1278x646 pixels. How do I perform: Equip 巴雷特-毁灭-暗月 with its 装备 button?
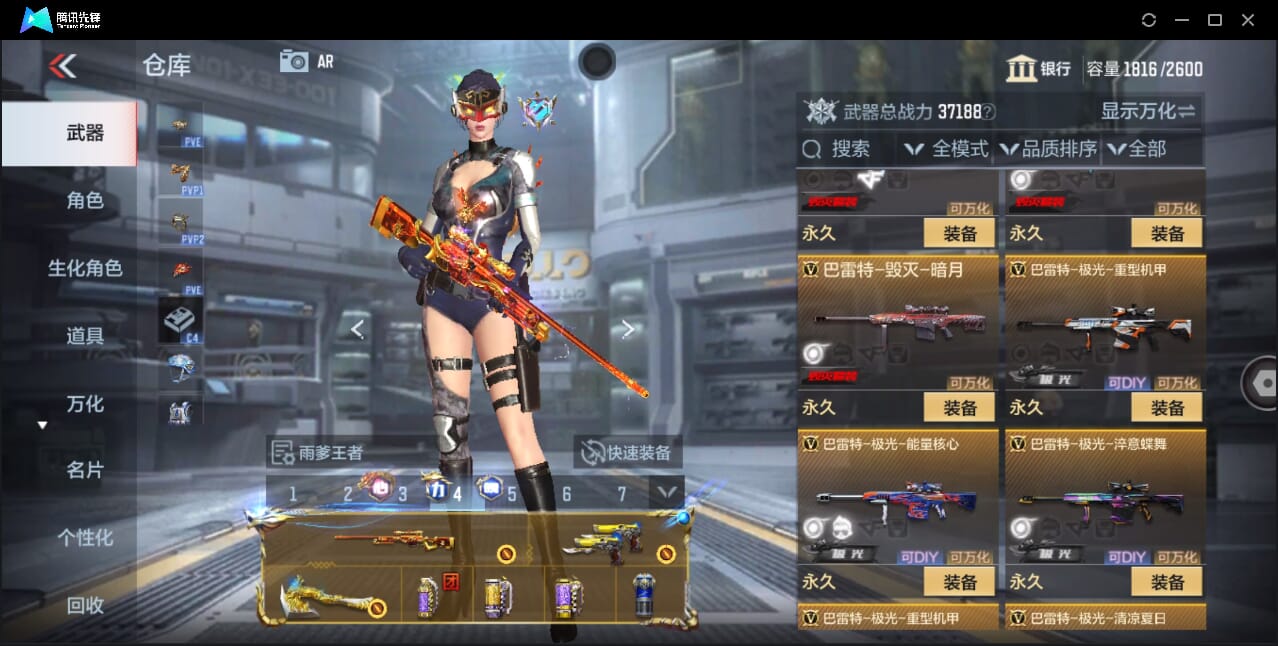point(959,407)
